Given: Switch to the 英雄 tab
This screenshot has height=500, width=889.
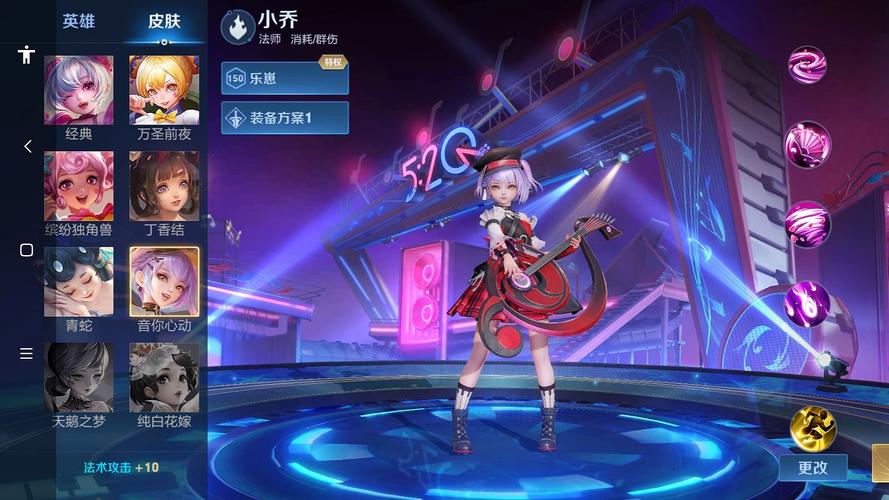Looking at the screenshot, I should 78,21.
